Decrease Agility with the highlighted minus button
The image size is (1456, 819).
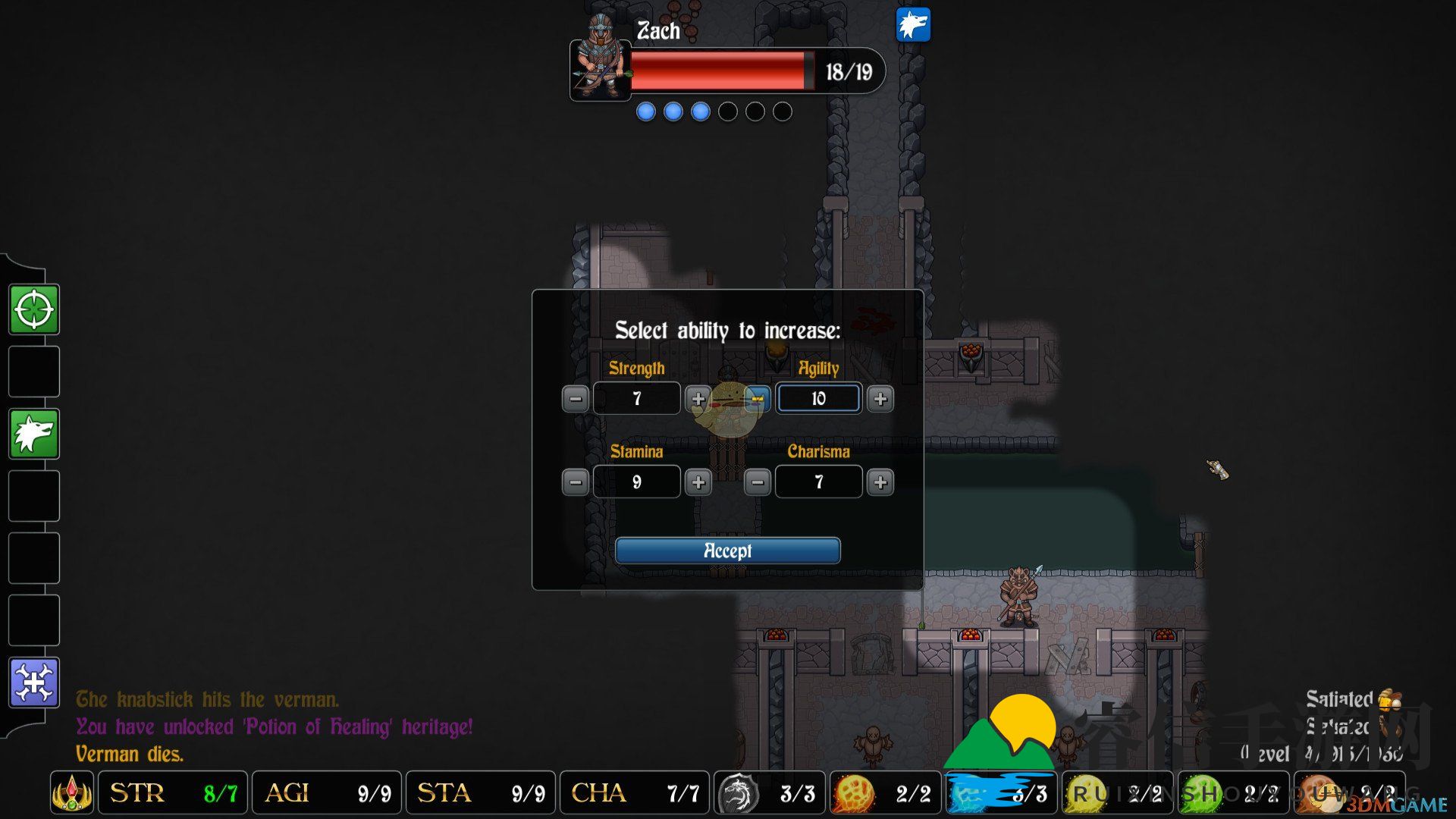[758, 399]
